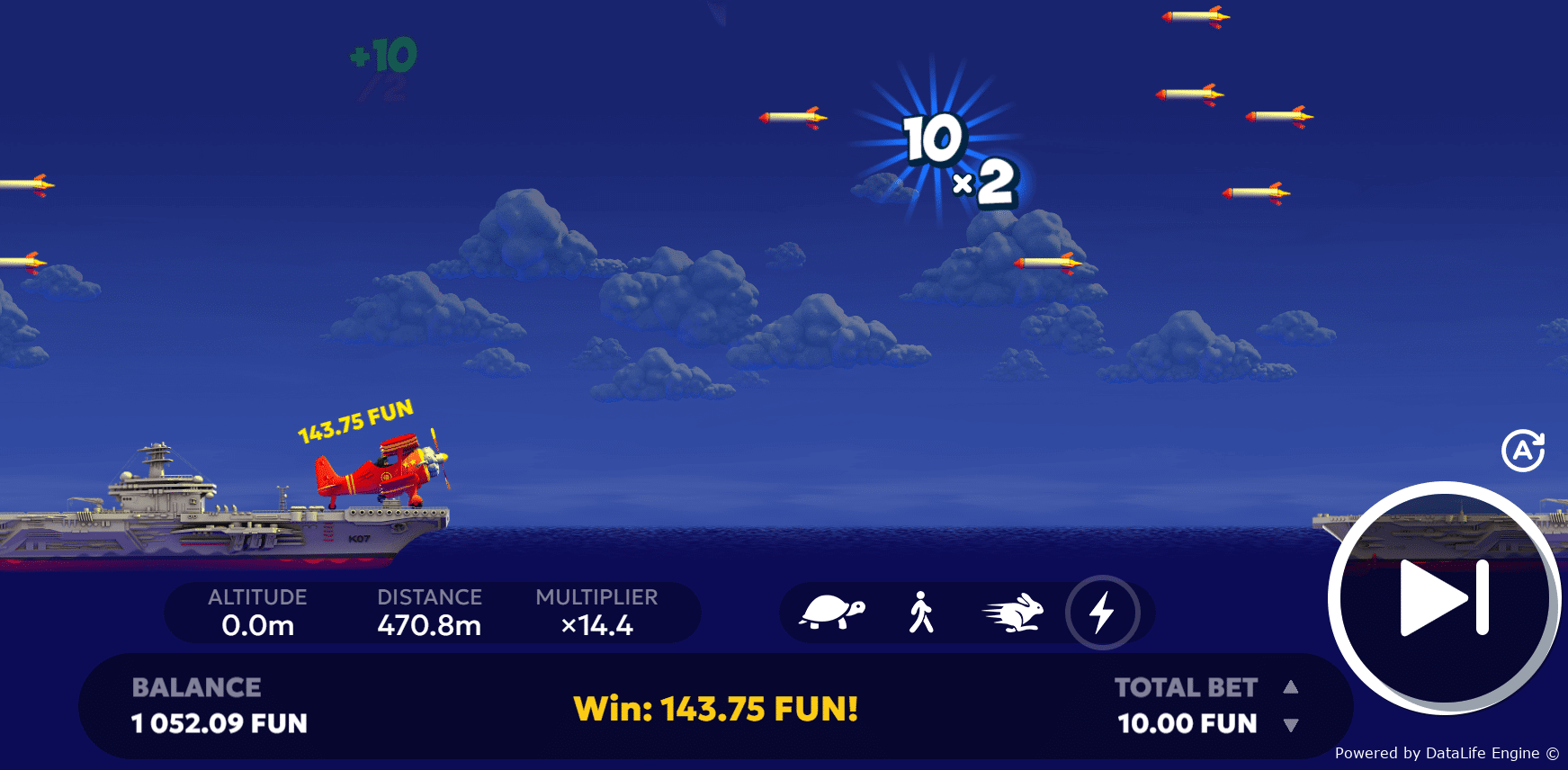Increase total bet with up arrow
Screen dimensions: 1568x770
point(1293,687)
